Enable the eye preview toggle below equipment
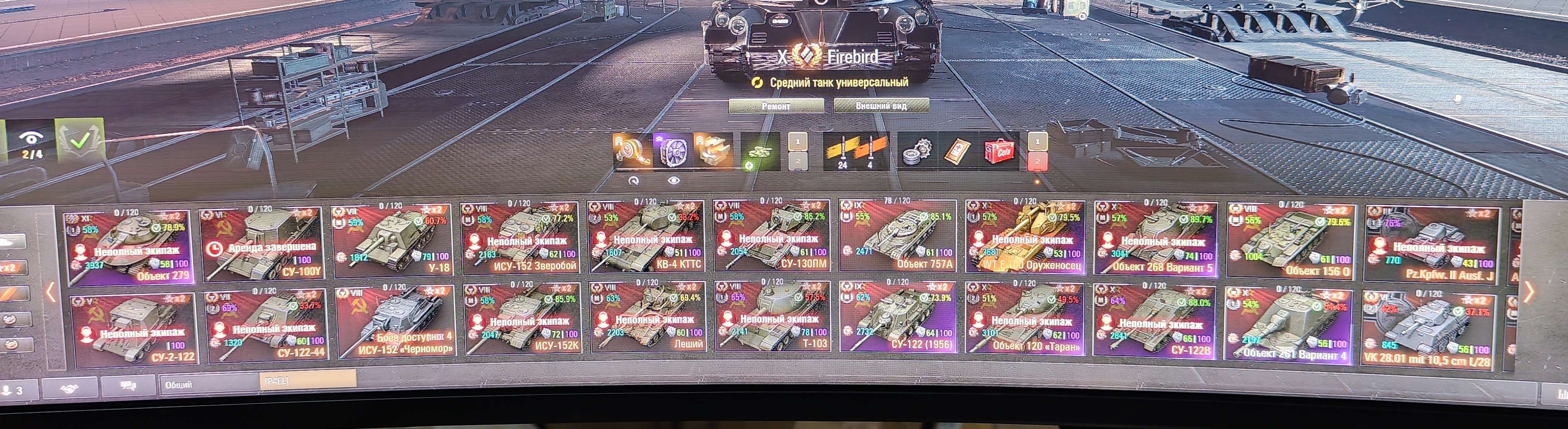This screenshot has width=1568, height=429. [x=674, y=180]
